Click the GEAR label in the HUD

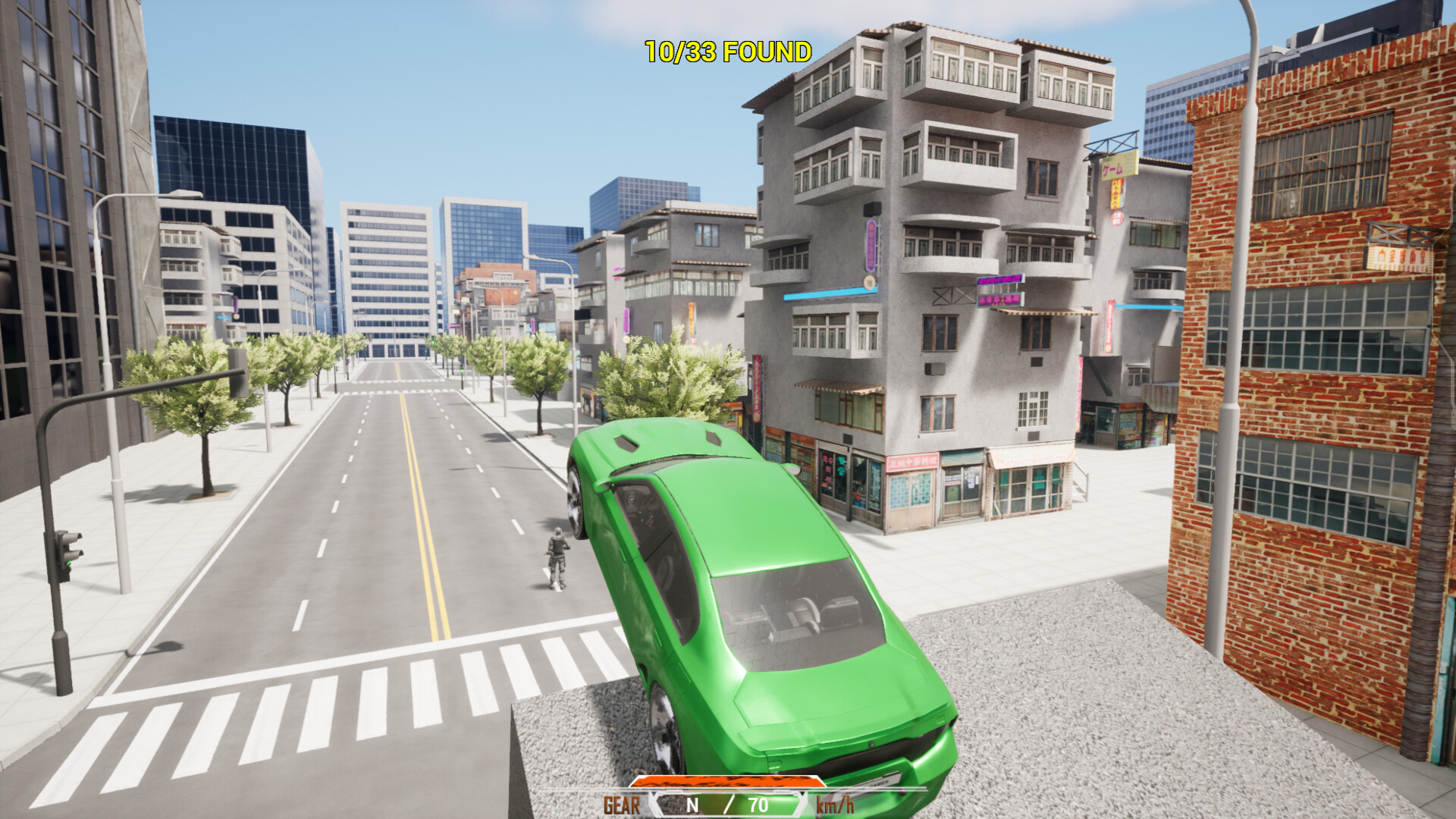[x=622, y=804]
